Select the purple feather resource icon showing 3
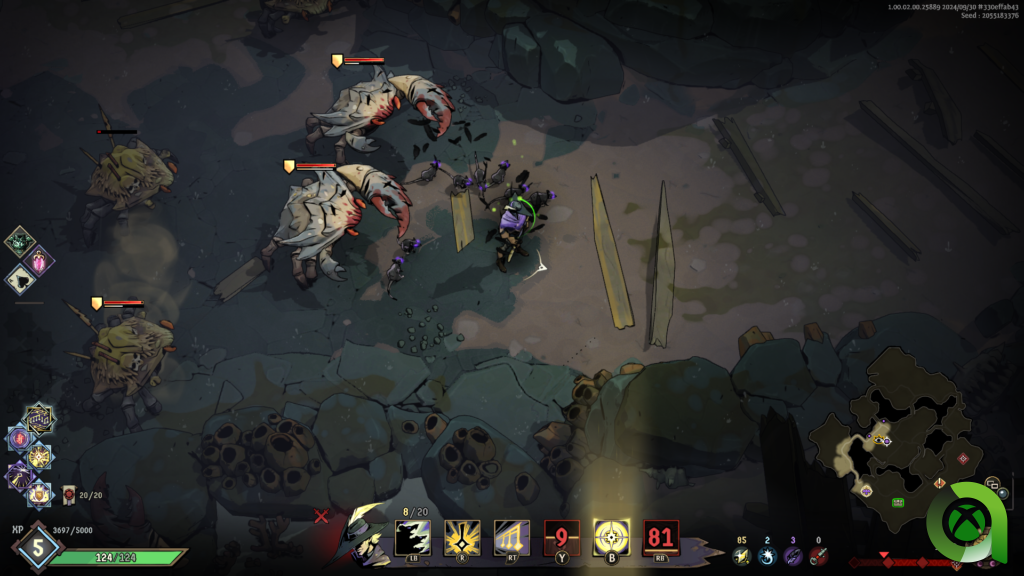 pyautogui.click(x=793, y=556)
